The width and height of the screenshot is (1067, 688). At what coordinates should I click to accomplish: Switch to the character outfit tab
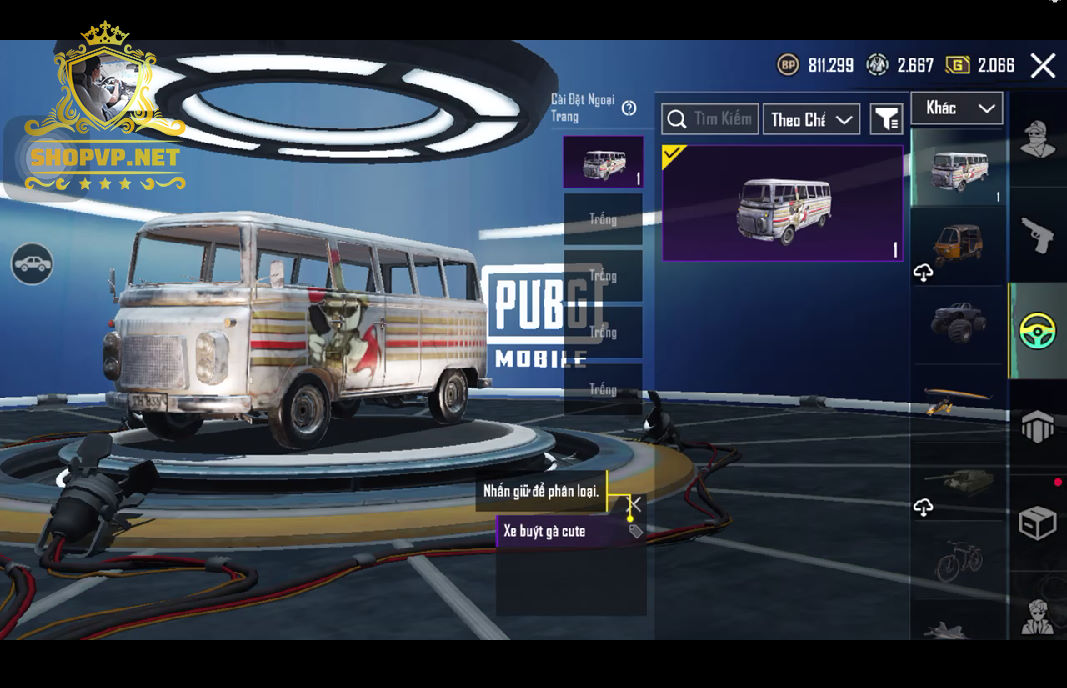pyautogui.click(x=1037, y=141)
